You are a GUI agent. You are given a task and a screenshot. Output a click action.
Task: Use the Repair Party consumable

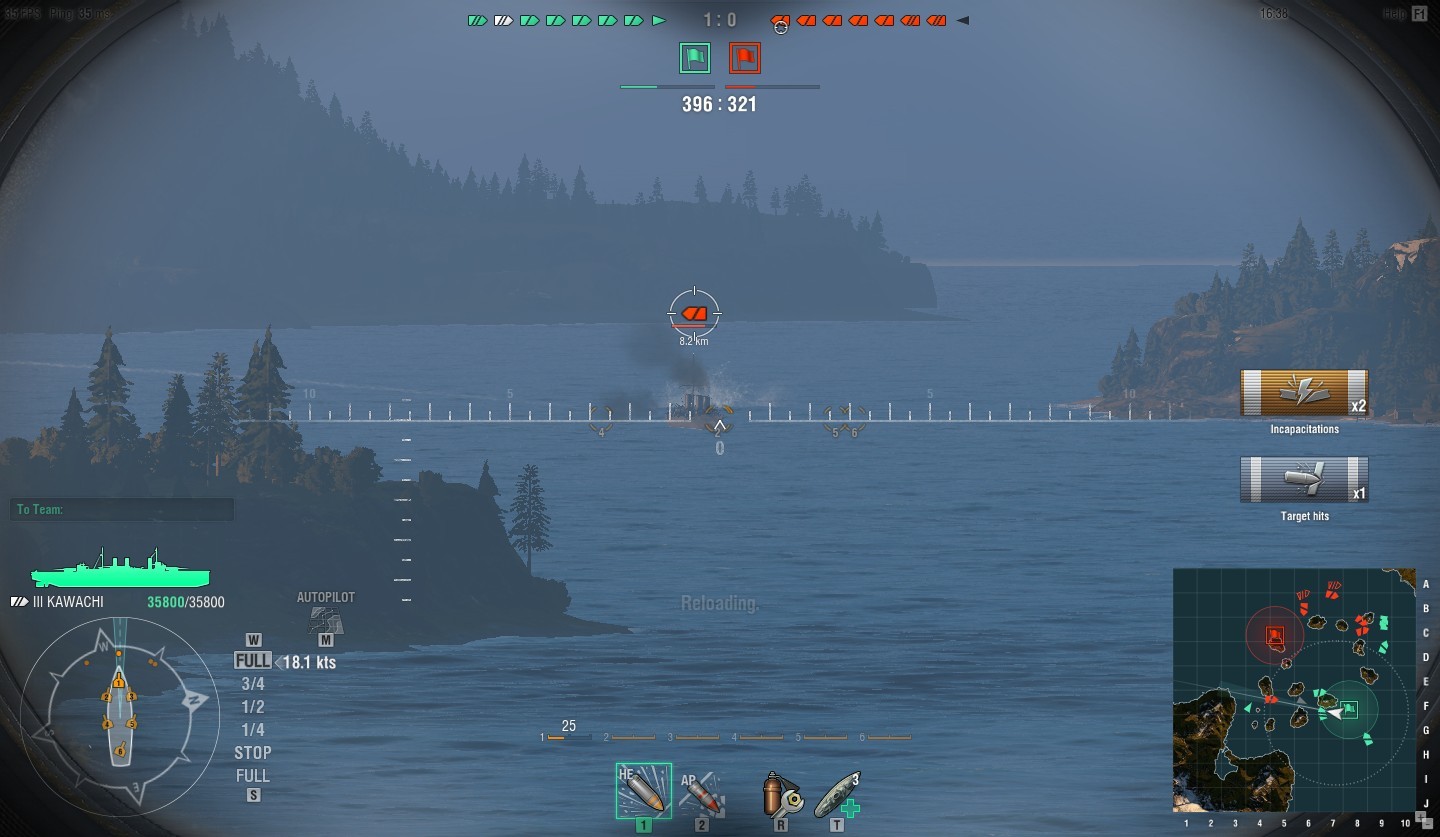pyautogui.click(x=837, y=793)
